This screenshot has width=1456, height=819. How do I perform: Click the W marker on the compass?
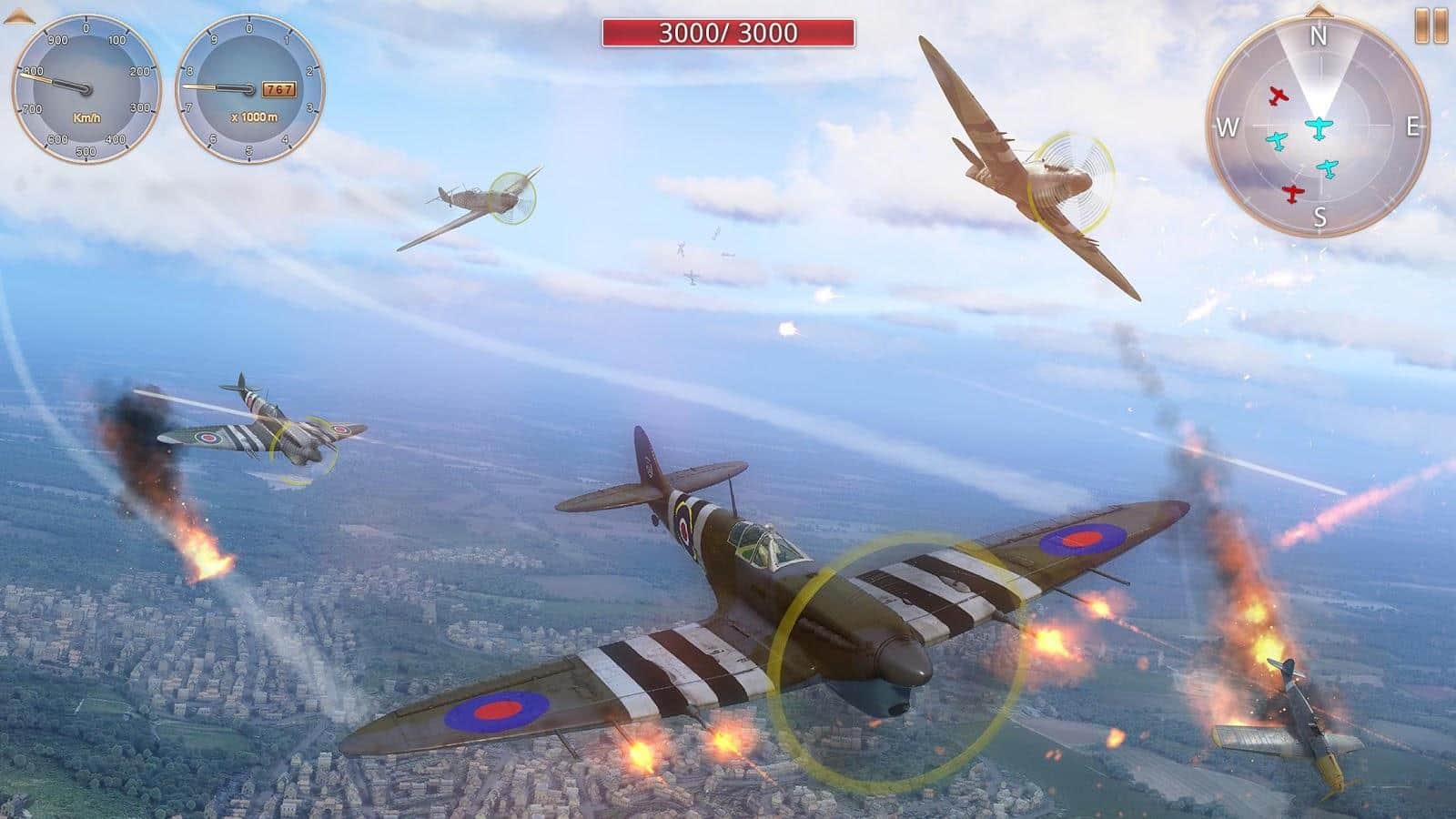1228,126
